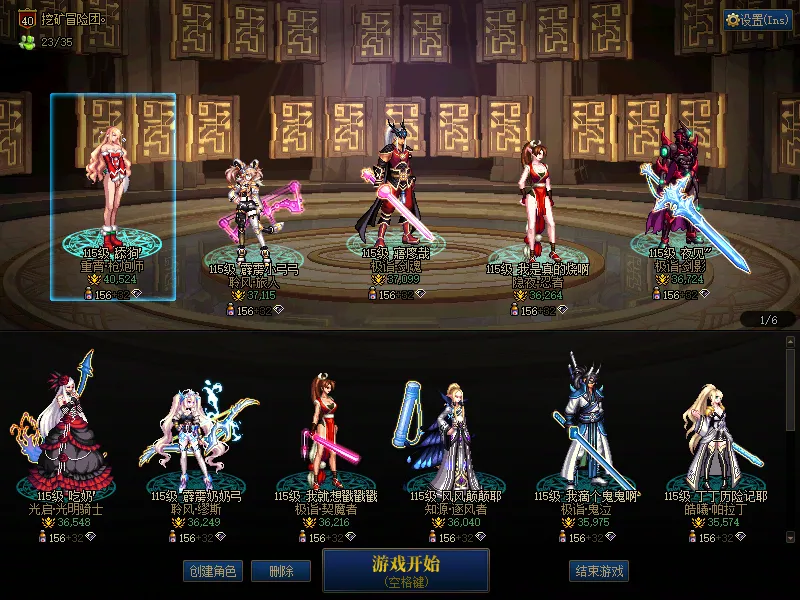Open the 设置 settings menu
This screenshot has height=600, width=800.
click(758, 19)
